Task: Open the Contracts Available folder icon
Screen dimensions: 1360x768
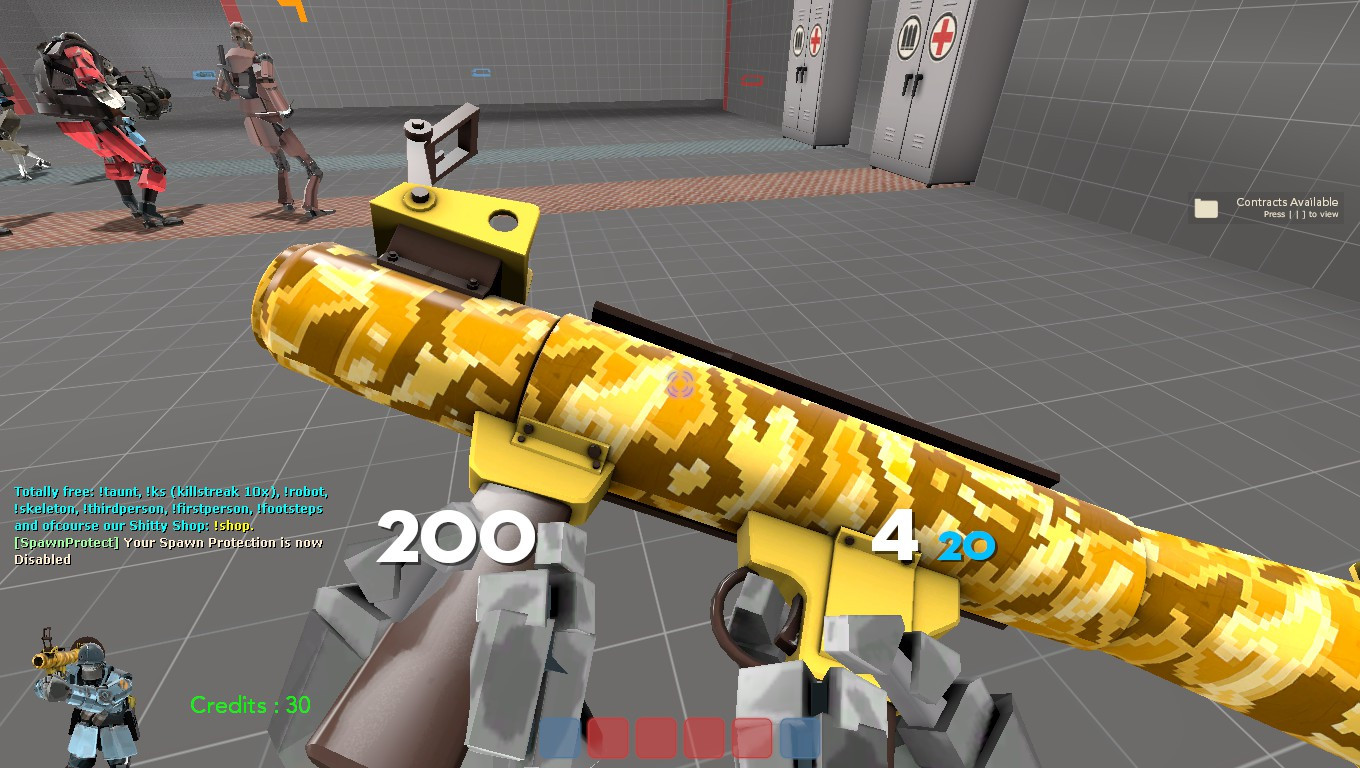Action: coord(1206,207)
